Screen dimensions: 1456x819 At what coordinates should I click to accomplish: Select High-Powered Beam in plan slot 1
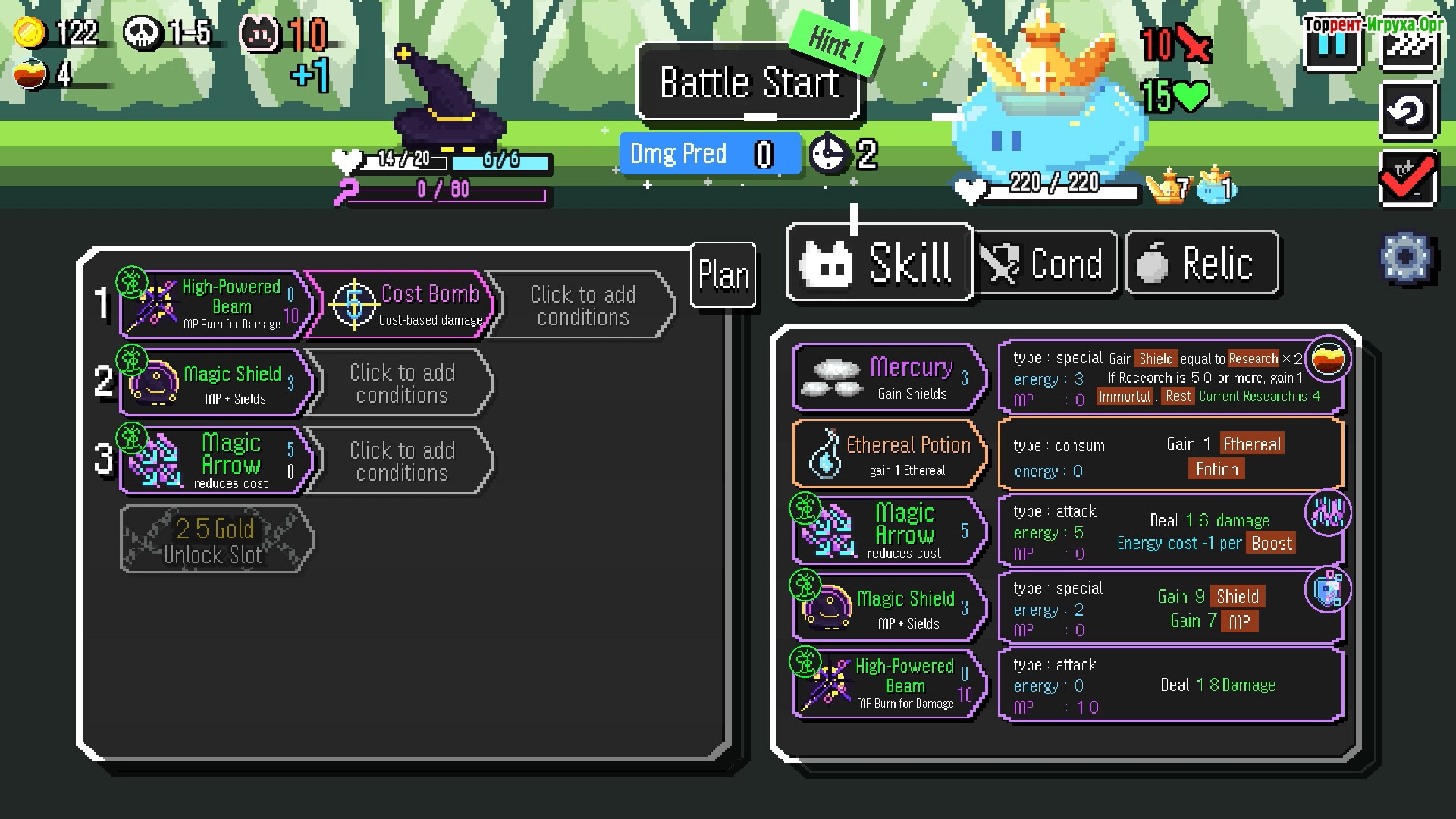point(216,305)
